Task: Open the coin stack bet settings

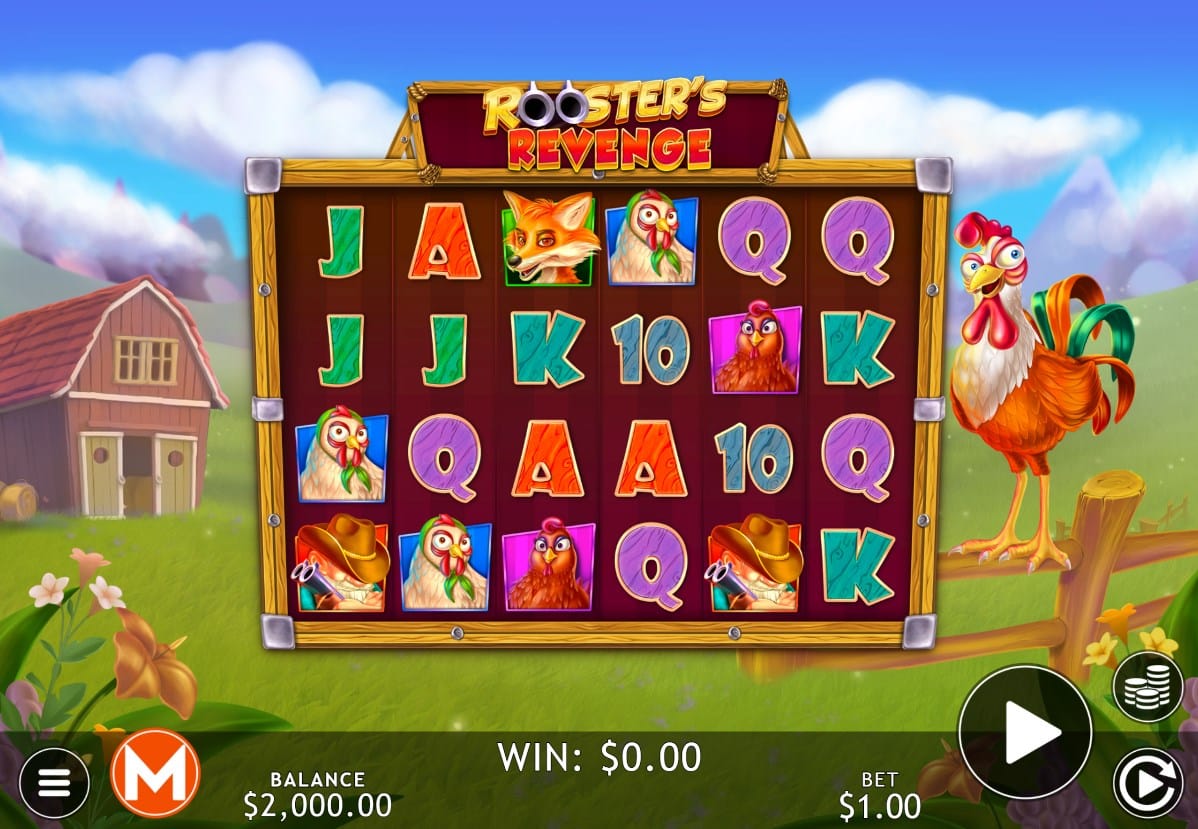Action: (1148, 688)
